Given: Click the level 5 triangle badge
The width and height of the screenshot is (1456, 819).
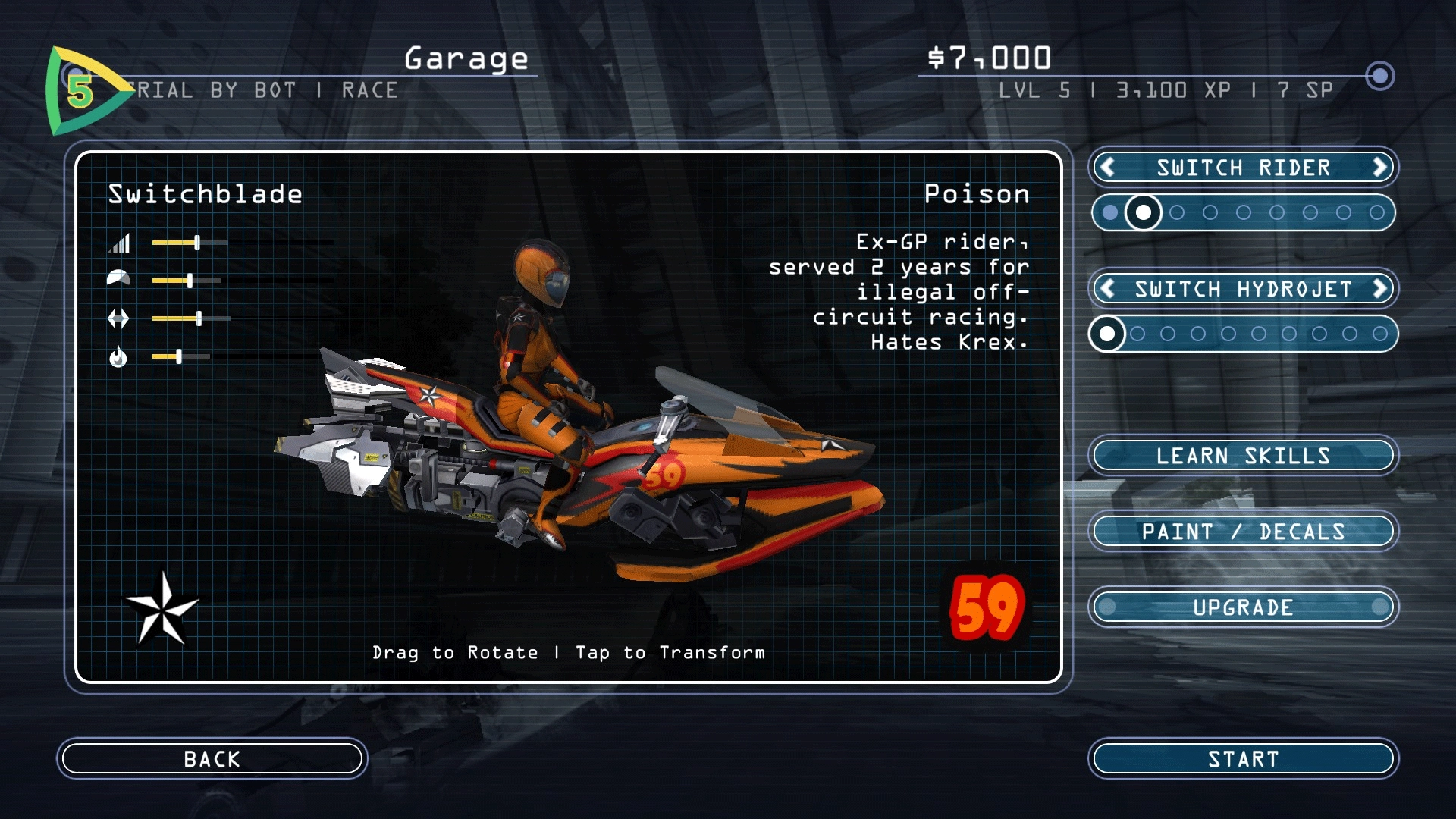Looking at the screenshot, I should [x=81, y=91].
